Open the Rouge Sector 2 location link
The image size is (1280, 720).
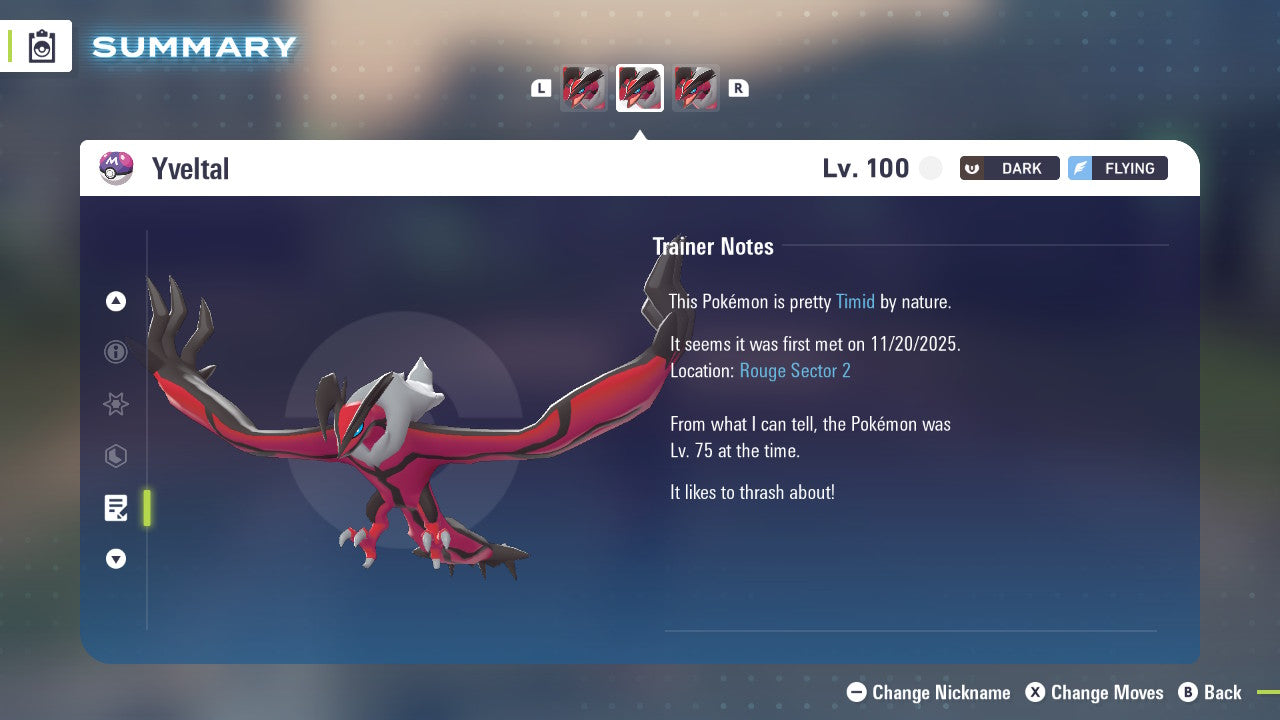coord(794,370)
